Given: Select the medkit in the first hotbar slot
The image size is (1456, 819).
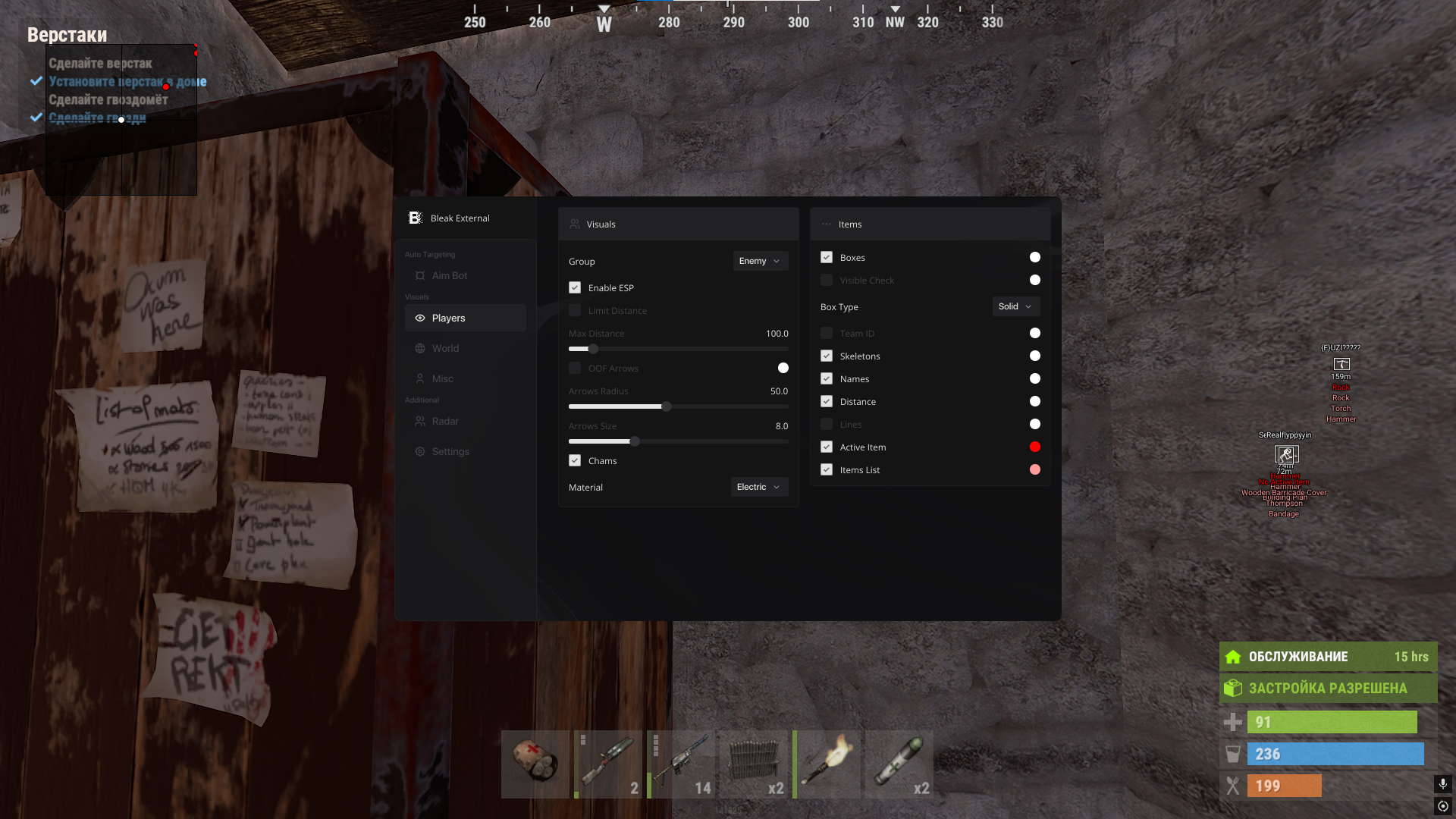Looking at the screenshot, I should click(x=536, y=764).
